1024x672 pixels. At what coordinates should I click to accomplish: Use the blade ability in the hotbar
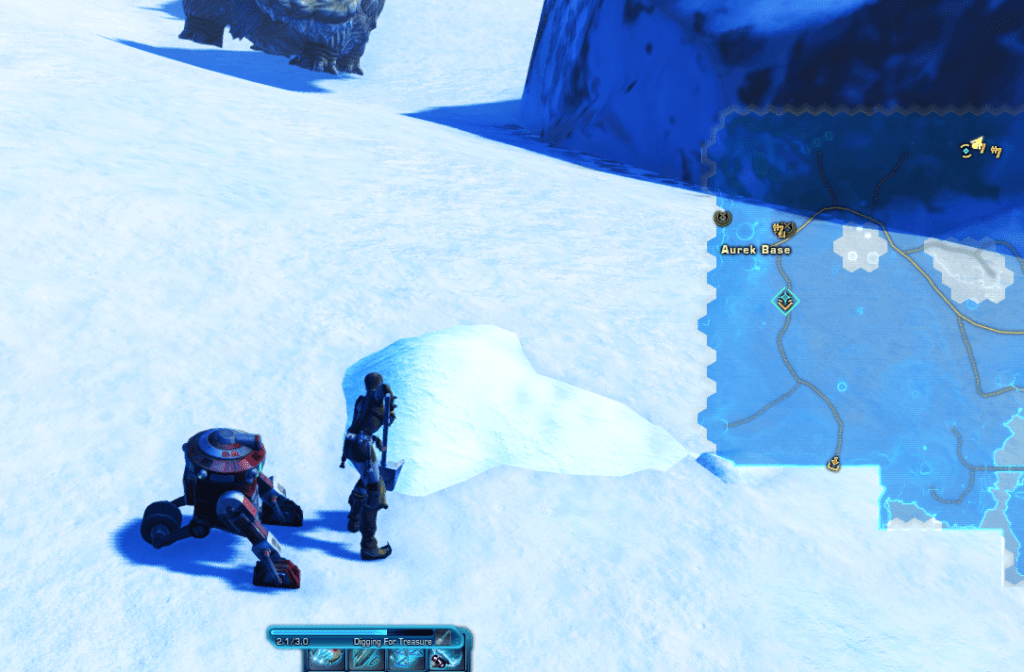click(x=365, y=659)
